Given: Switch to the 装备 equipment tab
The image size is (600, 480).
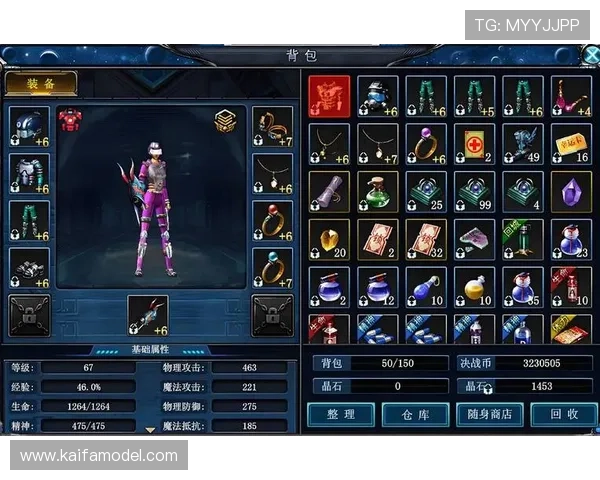Looking at the screenshot, I should coord(41,84).
